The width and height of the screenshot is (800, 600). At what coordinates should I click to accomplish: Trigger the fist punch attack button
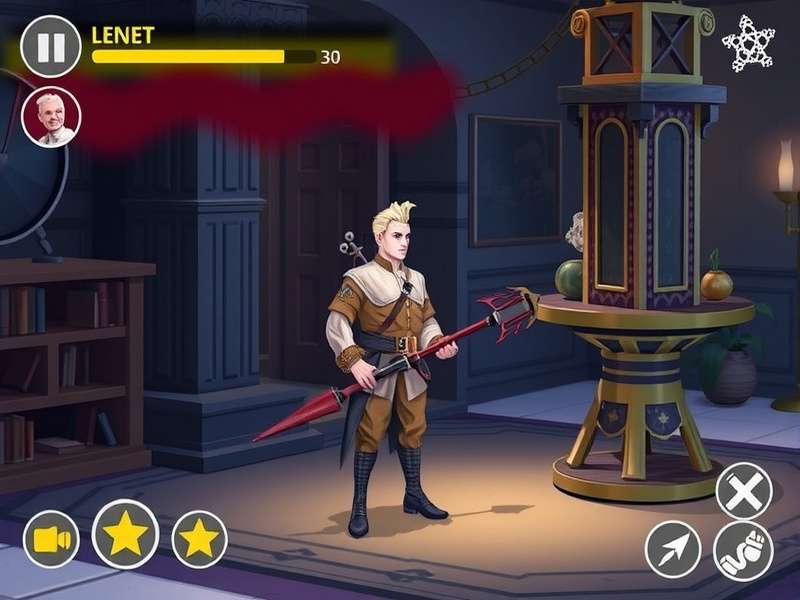743,551
